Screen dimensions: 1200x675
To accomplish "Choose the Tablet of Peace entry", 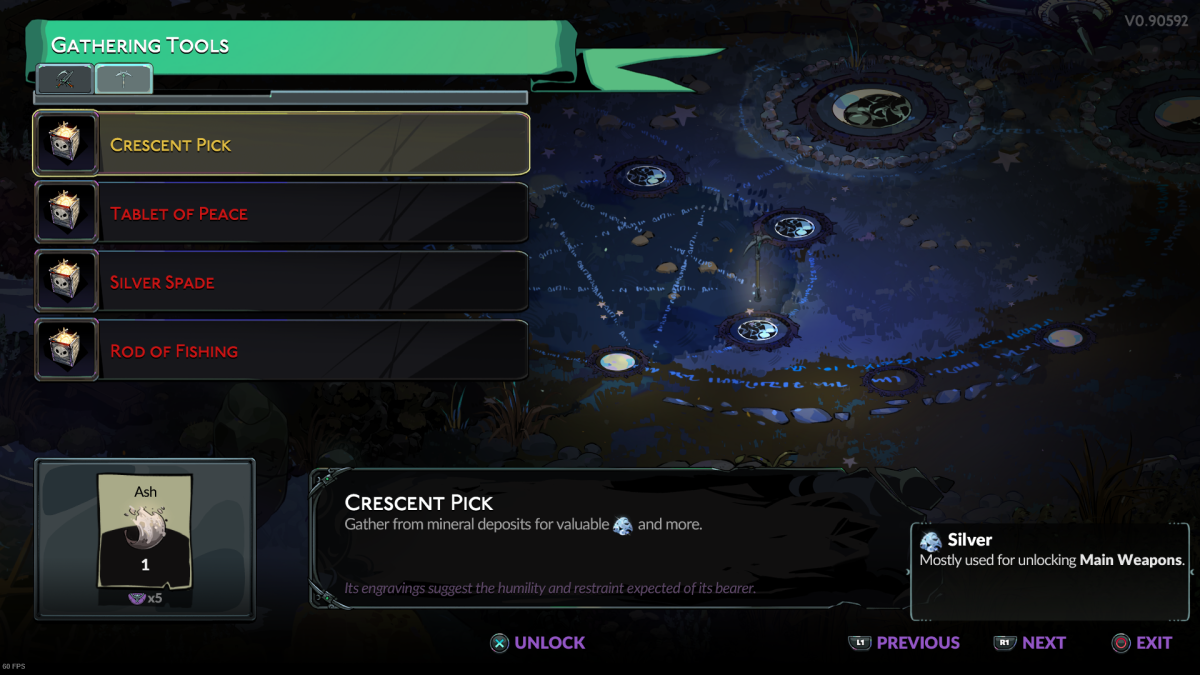I will coord(282,213).
